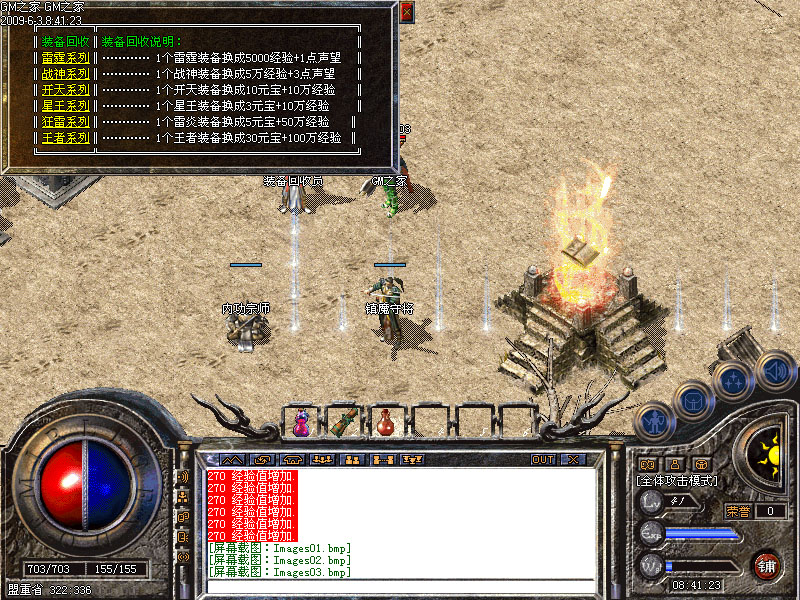
Task: Click the chat text input field
Action: 400,586
